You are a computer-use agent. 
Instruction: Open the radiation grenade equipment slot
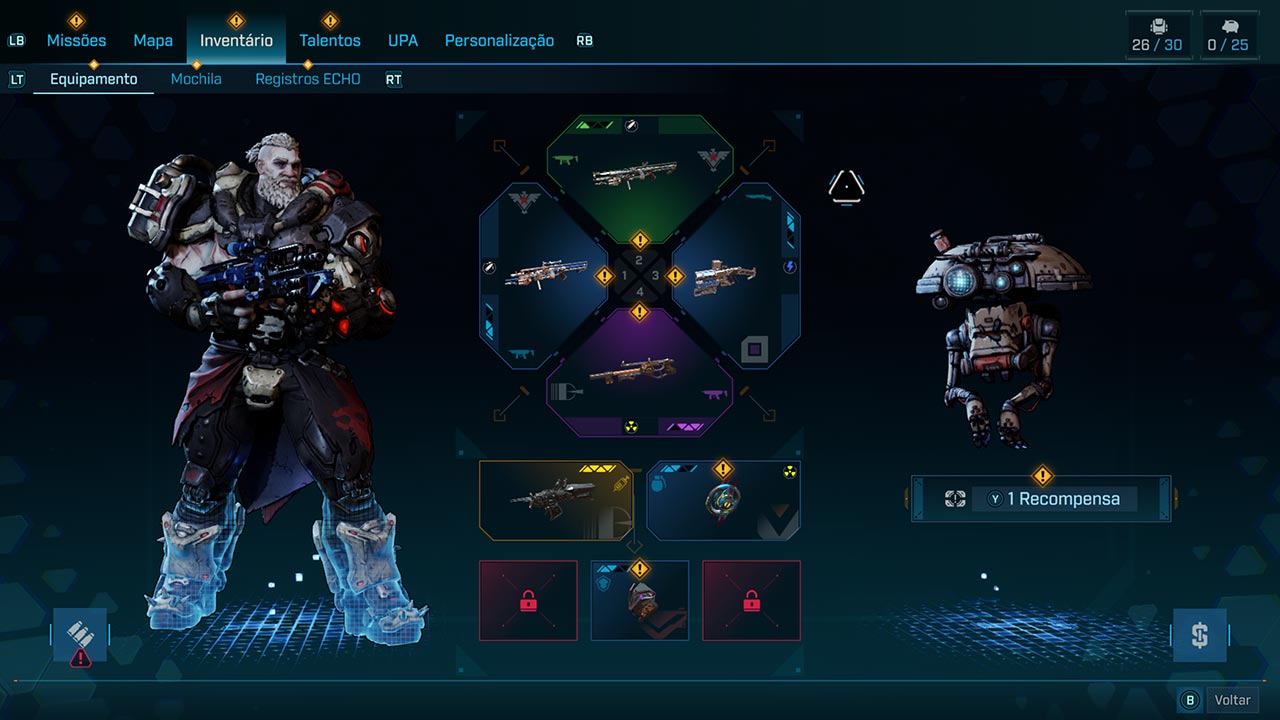tap(723, 500)
